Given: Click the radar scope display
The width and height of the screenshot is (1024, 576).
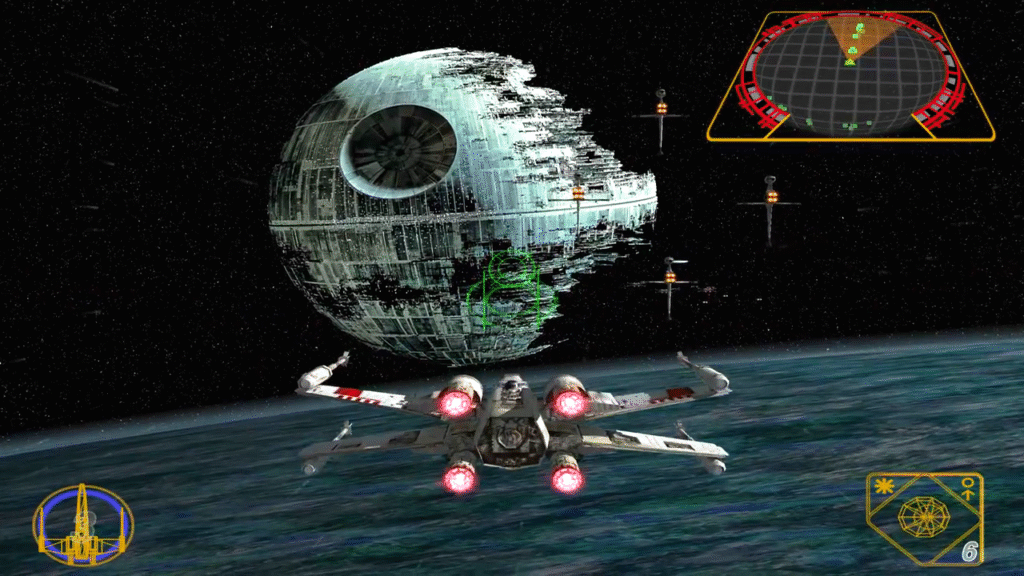Looking at the screenshot, I should pos(851,77).
